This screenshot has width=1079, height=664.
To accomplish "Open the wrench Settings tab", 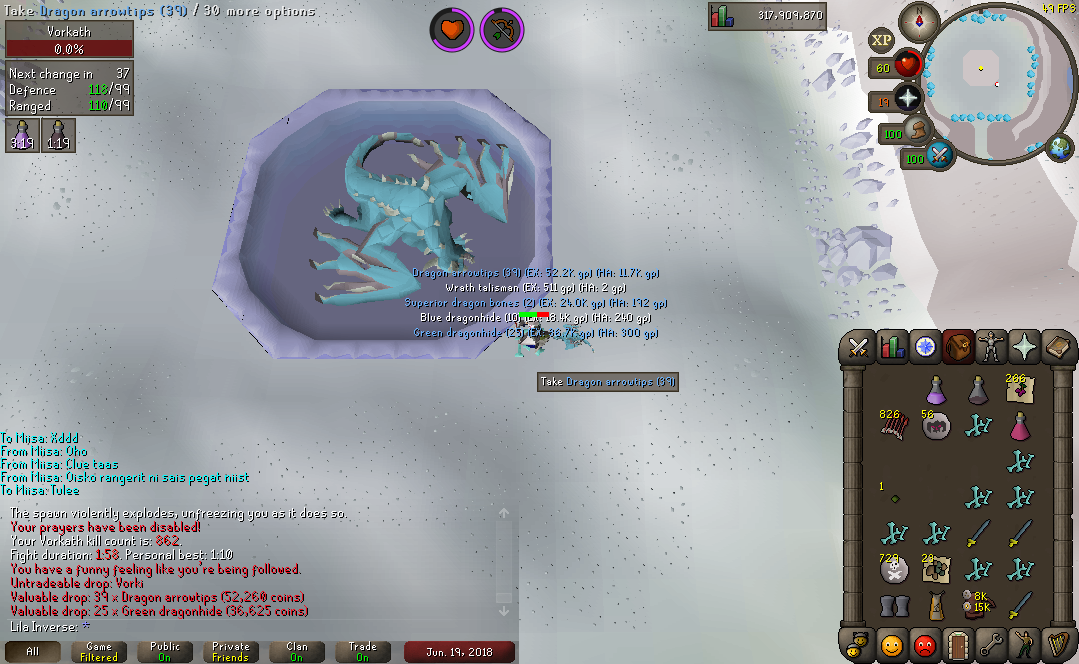I will coord(990,645).
